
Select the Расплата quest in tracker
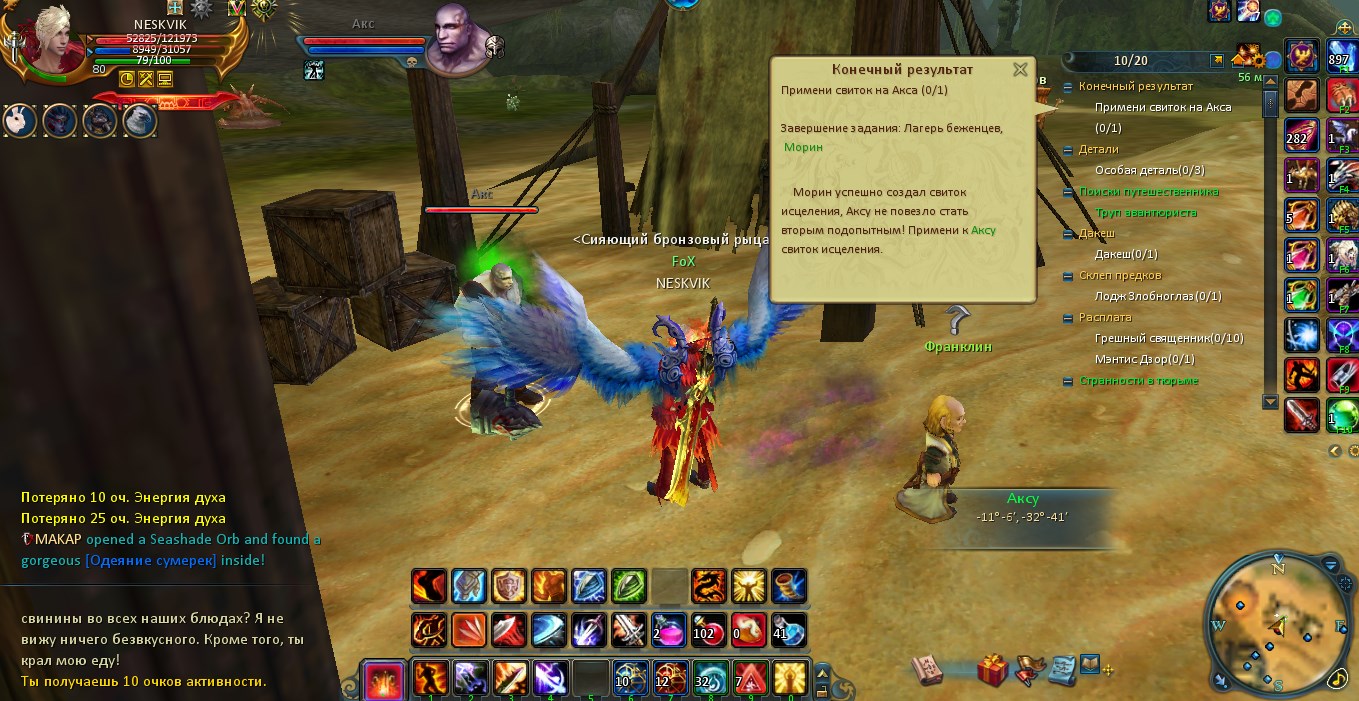click(1105, 317)
